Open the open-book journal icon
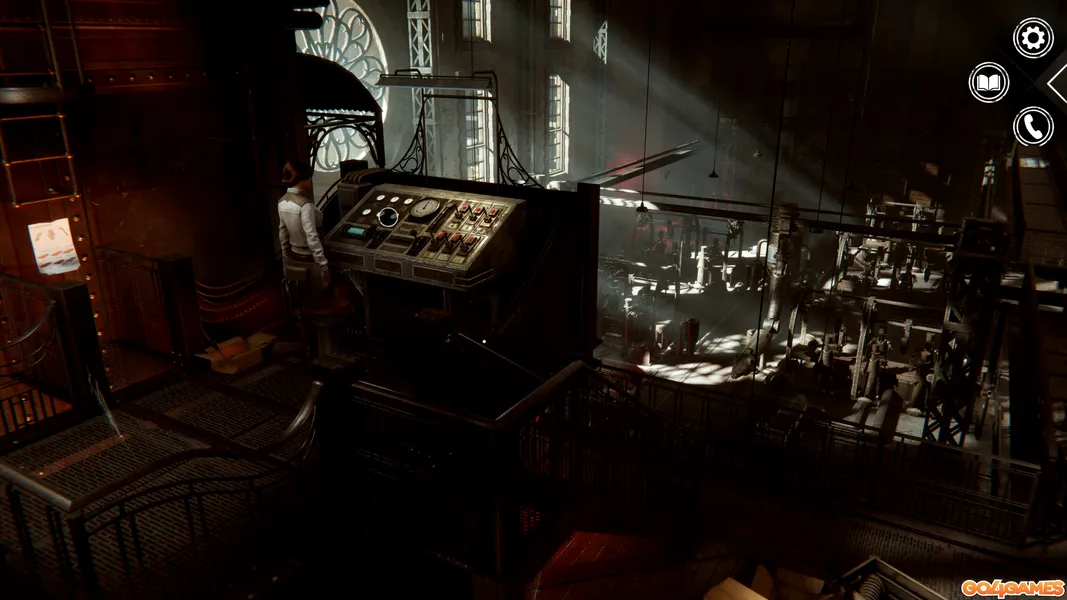Viewport: 1067px width, 600px height. (989, 82)
